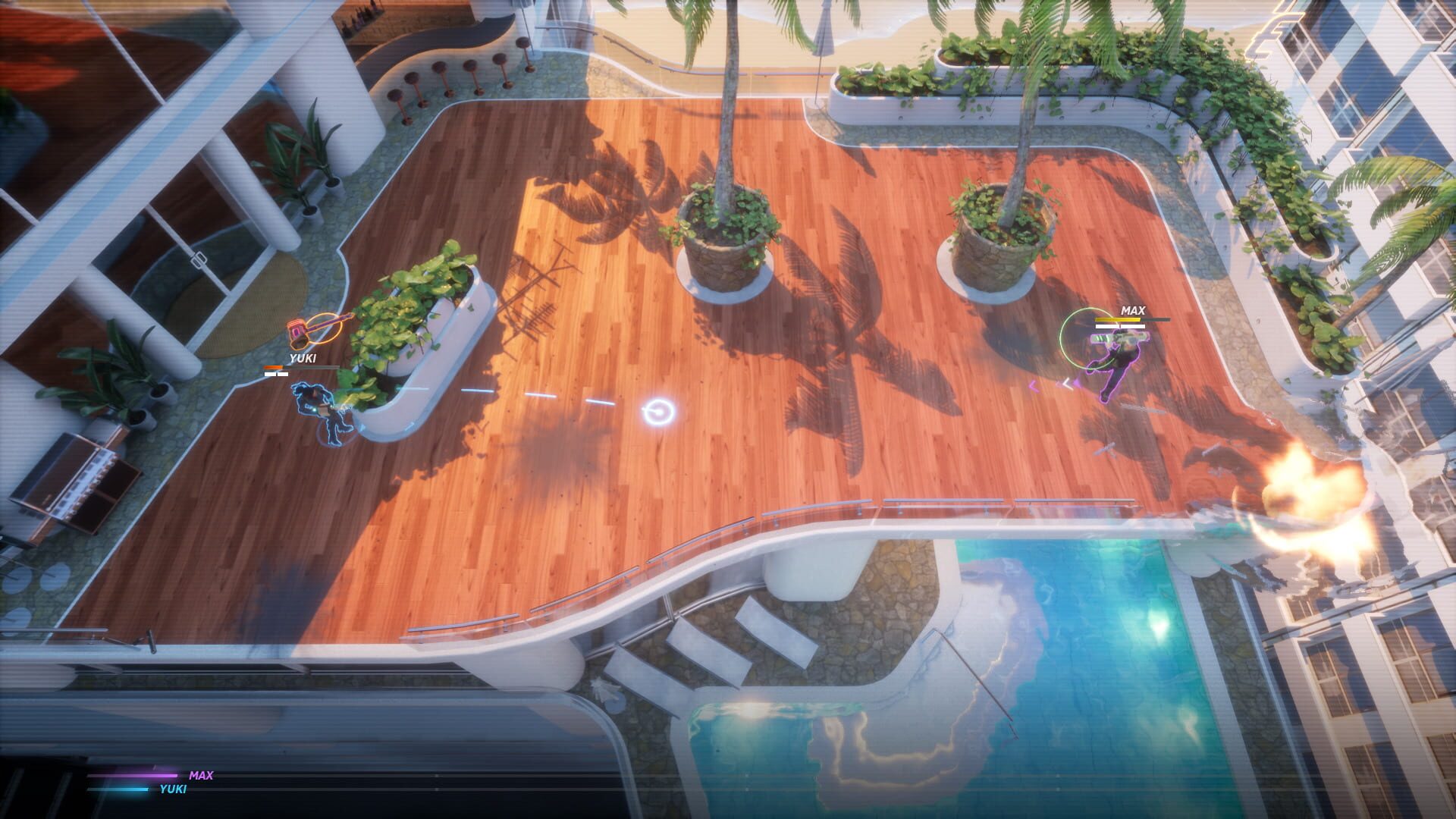Screen dimensions: 1456x819
Task: Select the YUKI name label above the character
Action: click(x=303, y=357)
